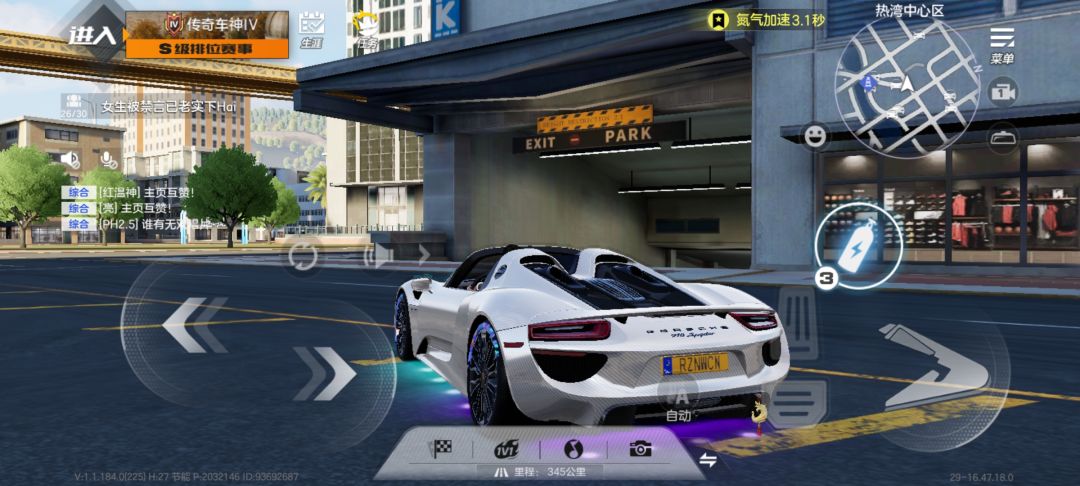The image size is (1080, 486).
Task: Open the music note radio button
Action: pyautogui.click(x=573, y=449)
